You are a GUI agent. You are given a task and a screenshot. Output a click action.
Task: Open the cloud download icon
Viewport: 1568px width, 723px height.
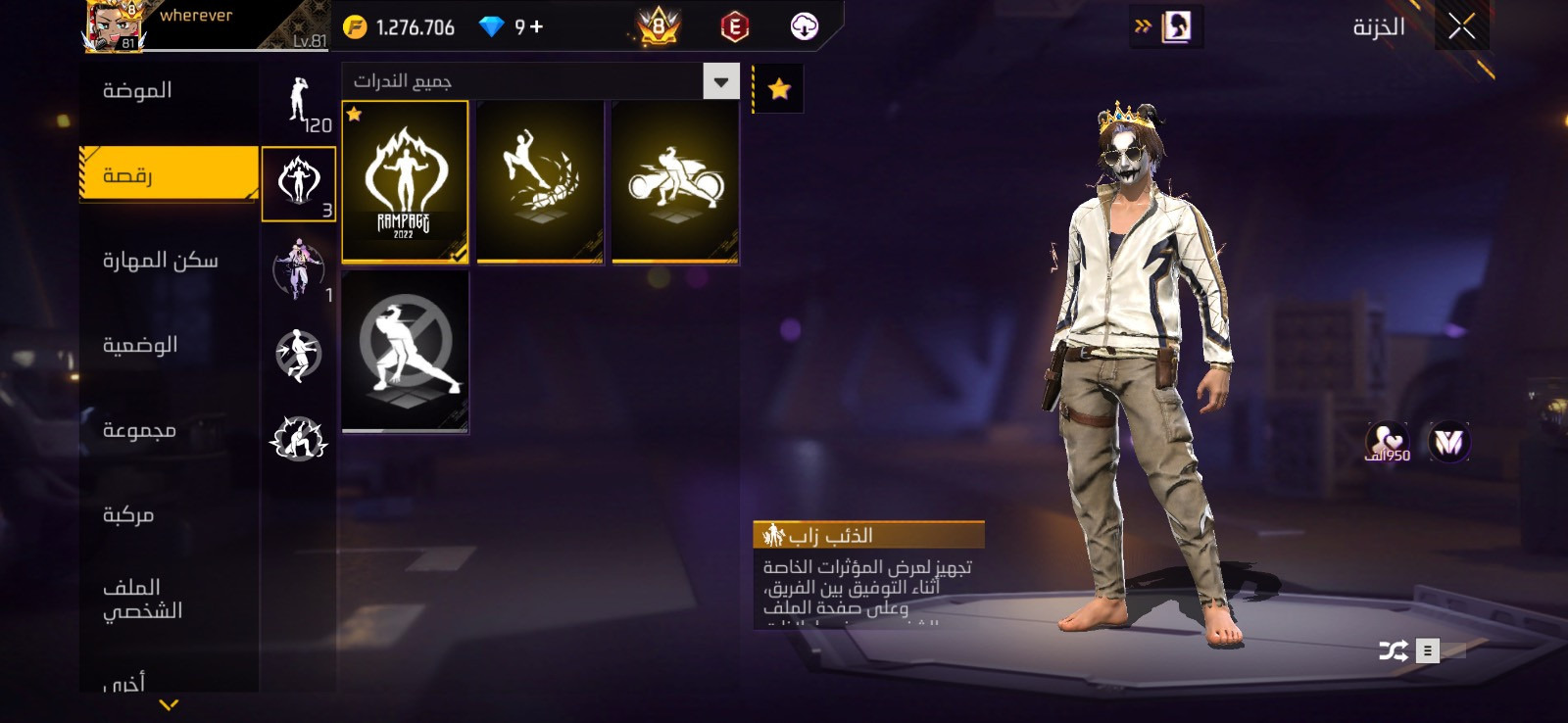pyautogui.click(x=805, y=27)
